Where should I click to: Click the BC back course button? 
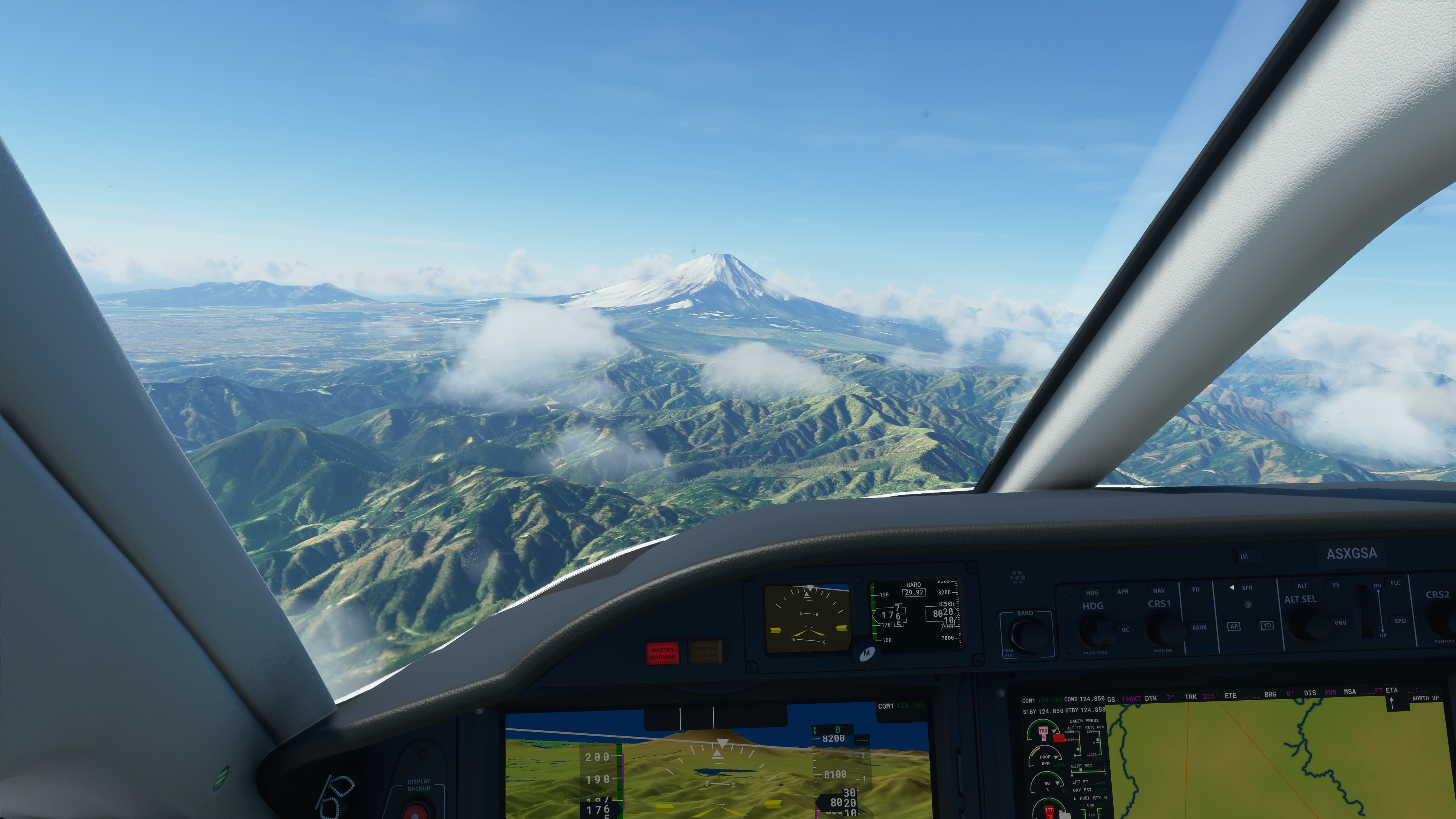tap(1125, 630)
